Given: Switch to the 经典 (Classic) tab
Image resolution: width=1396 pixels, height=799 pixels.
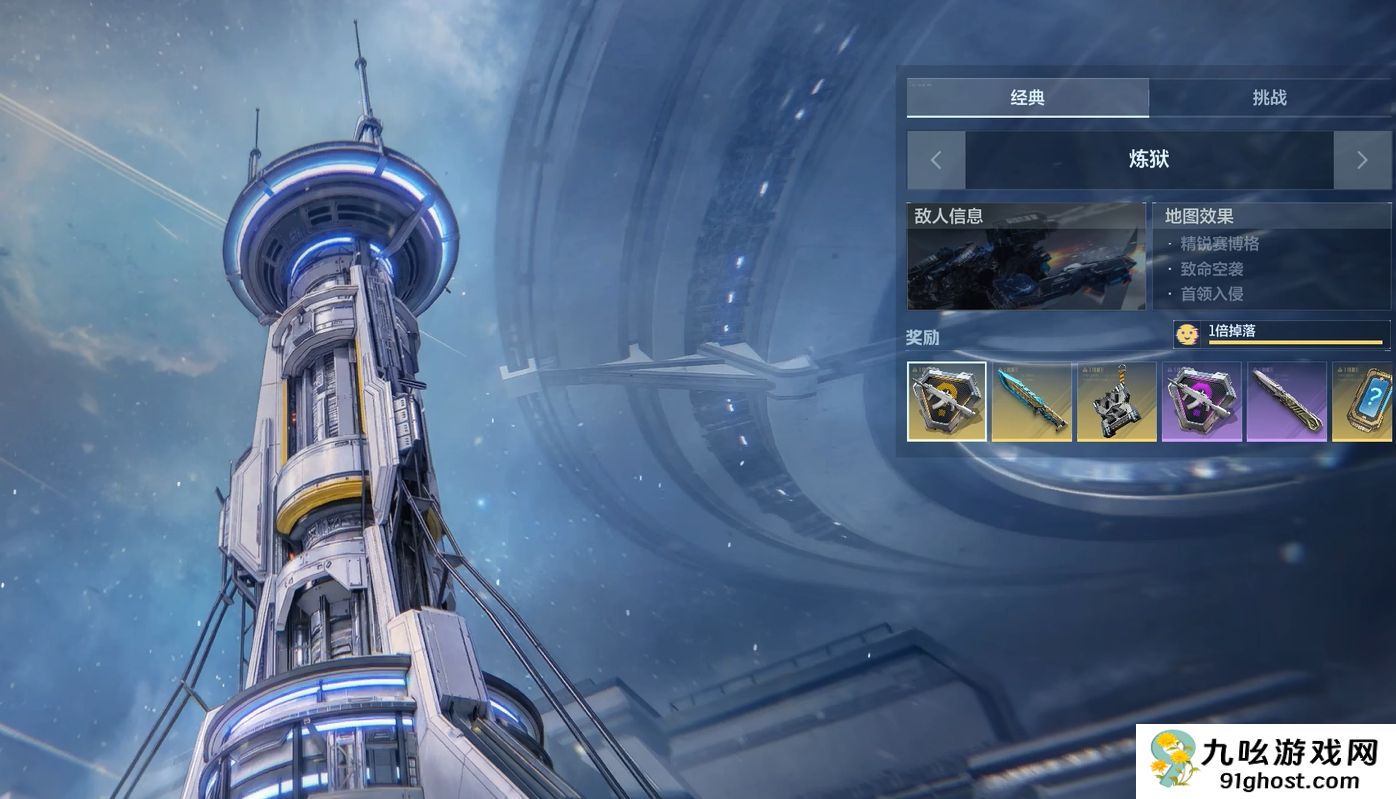Looking at the screenshot, I should 1027,98.
